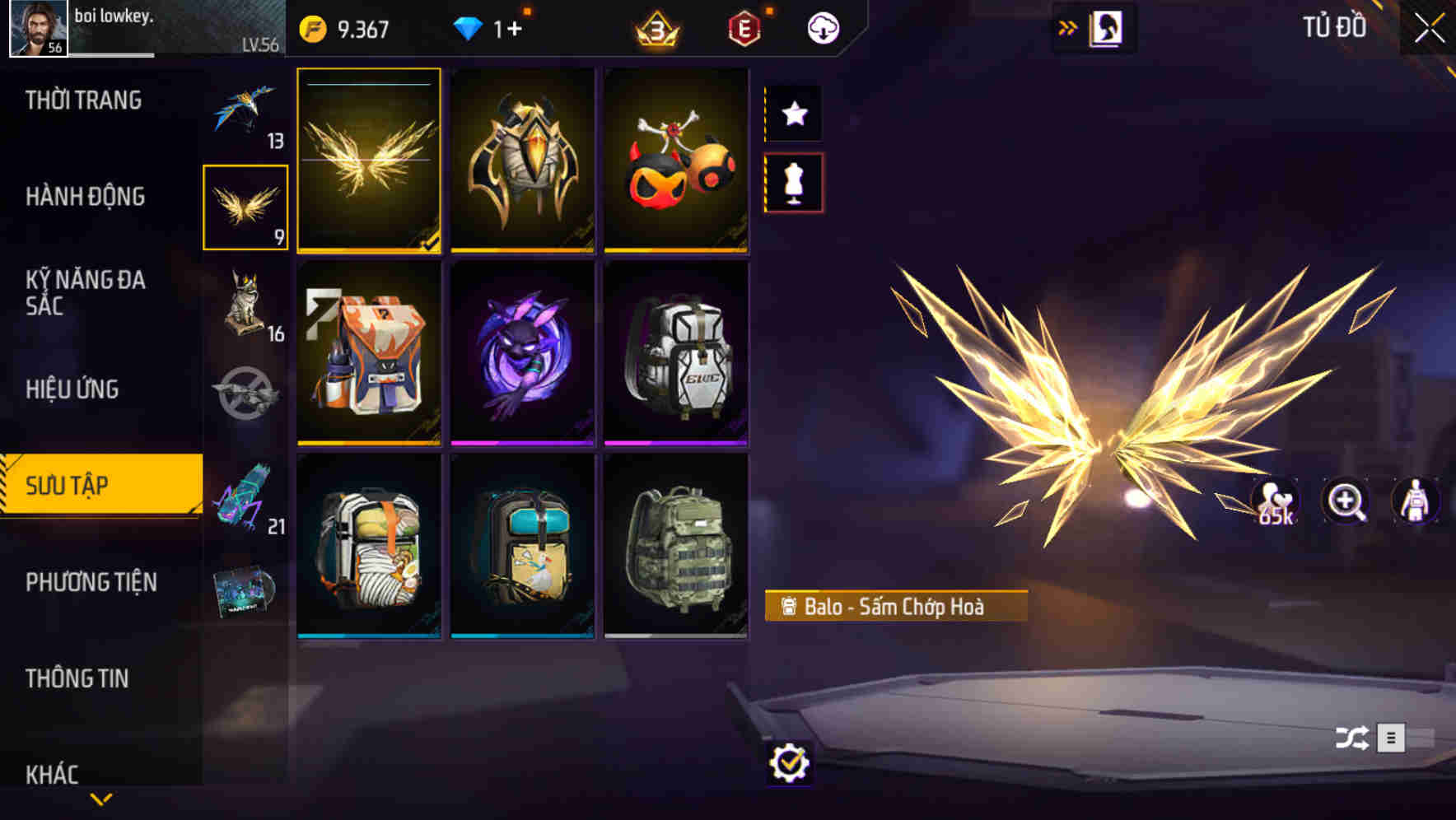
Task: Click the magnifier zoom icon beside character
Action: pos(1346,501)
